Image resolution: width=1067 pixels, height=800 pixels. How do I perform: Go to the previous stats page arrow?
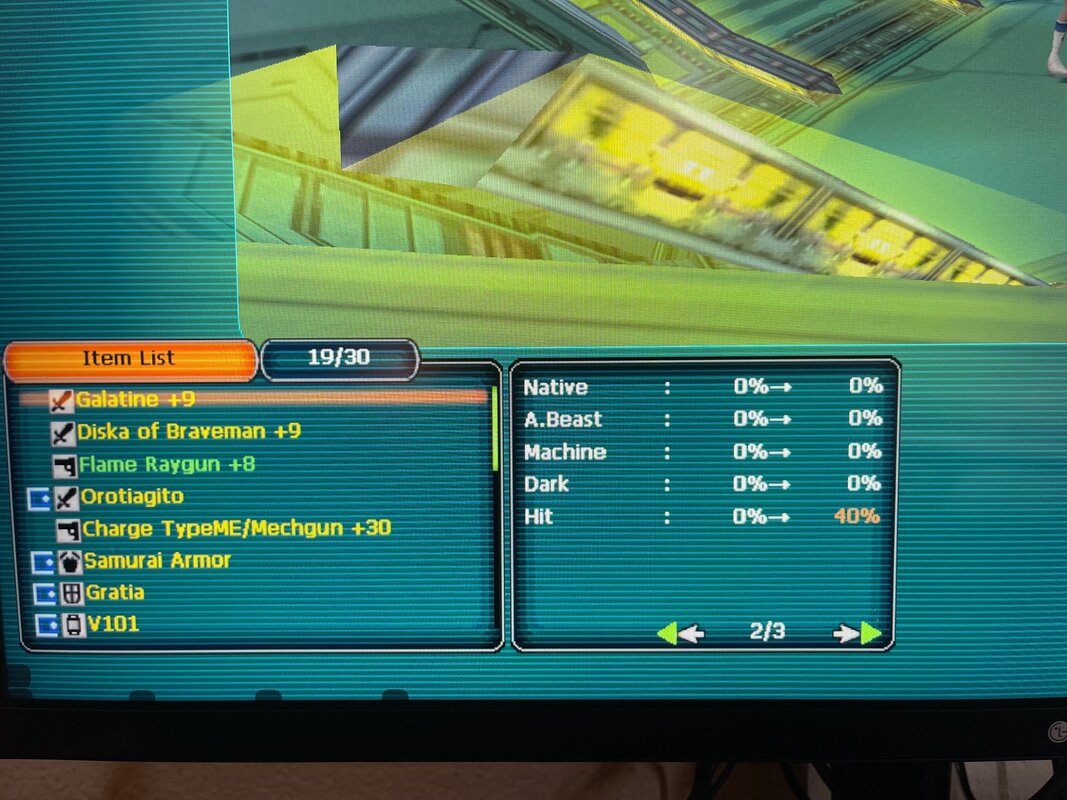680,632
